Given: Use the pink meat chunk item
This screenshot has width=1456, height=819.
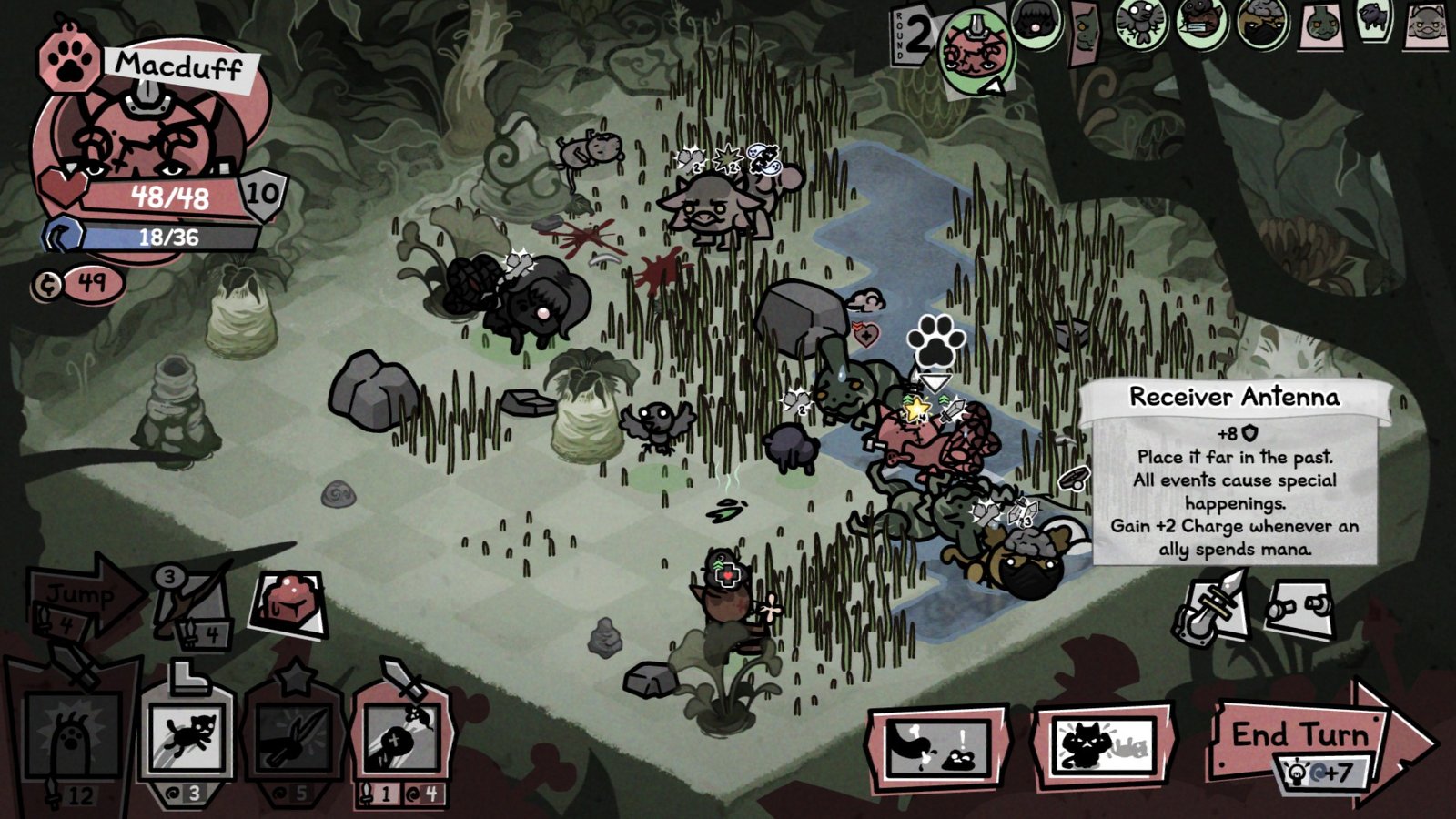Looking at the screenshot, I should [288, 602].
